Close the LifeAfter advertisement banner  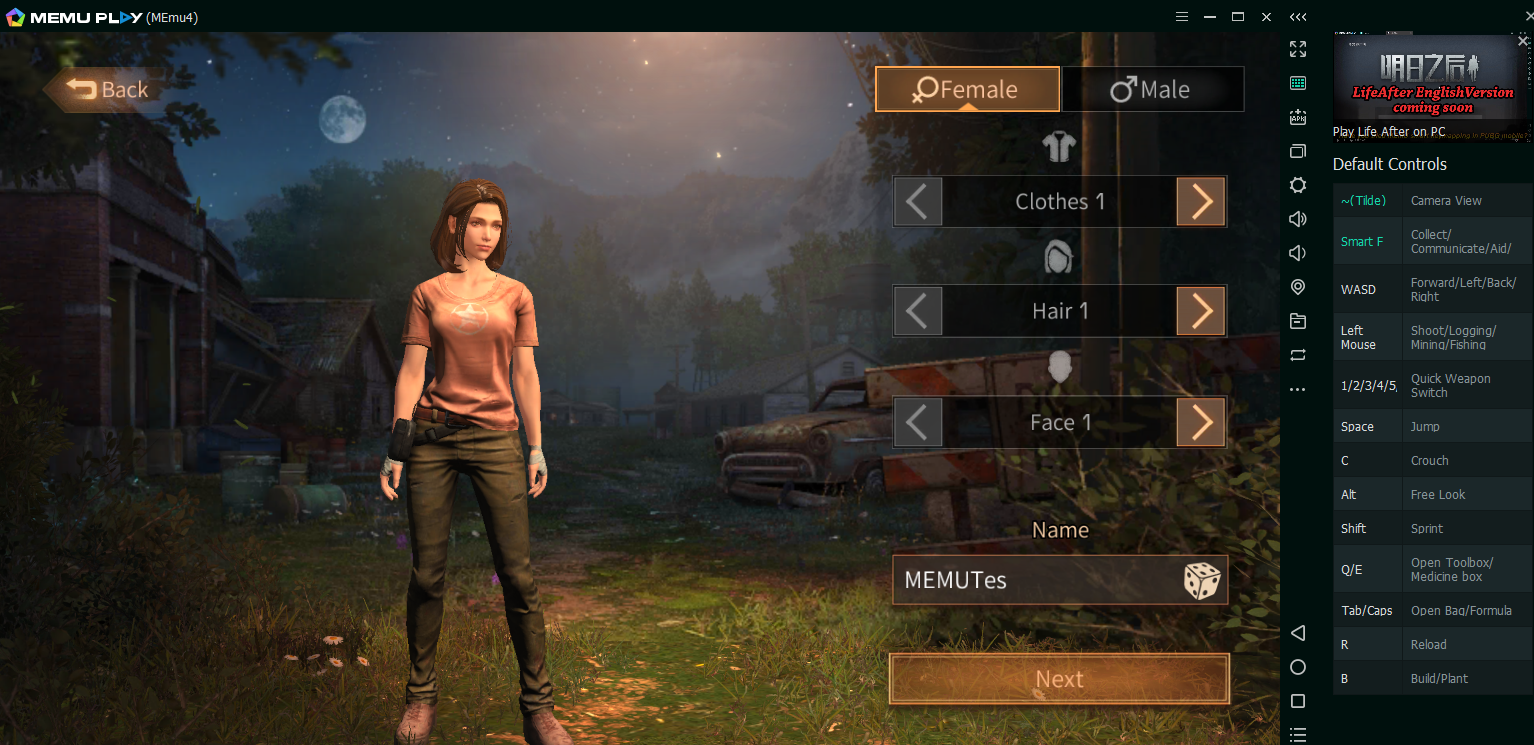coord(1523,41)
